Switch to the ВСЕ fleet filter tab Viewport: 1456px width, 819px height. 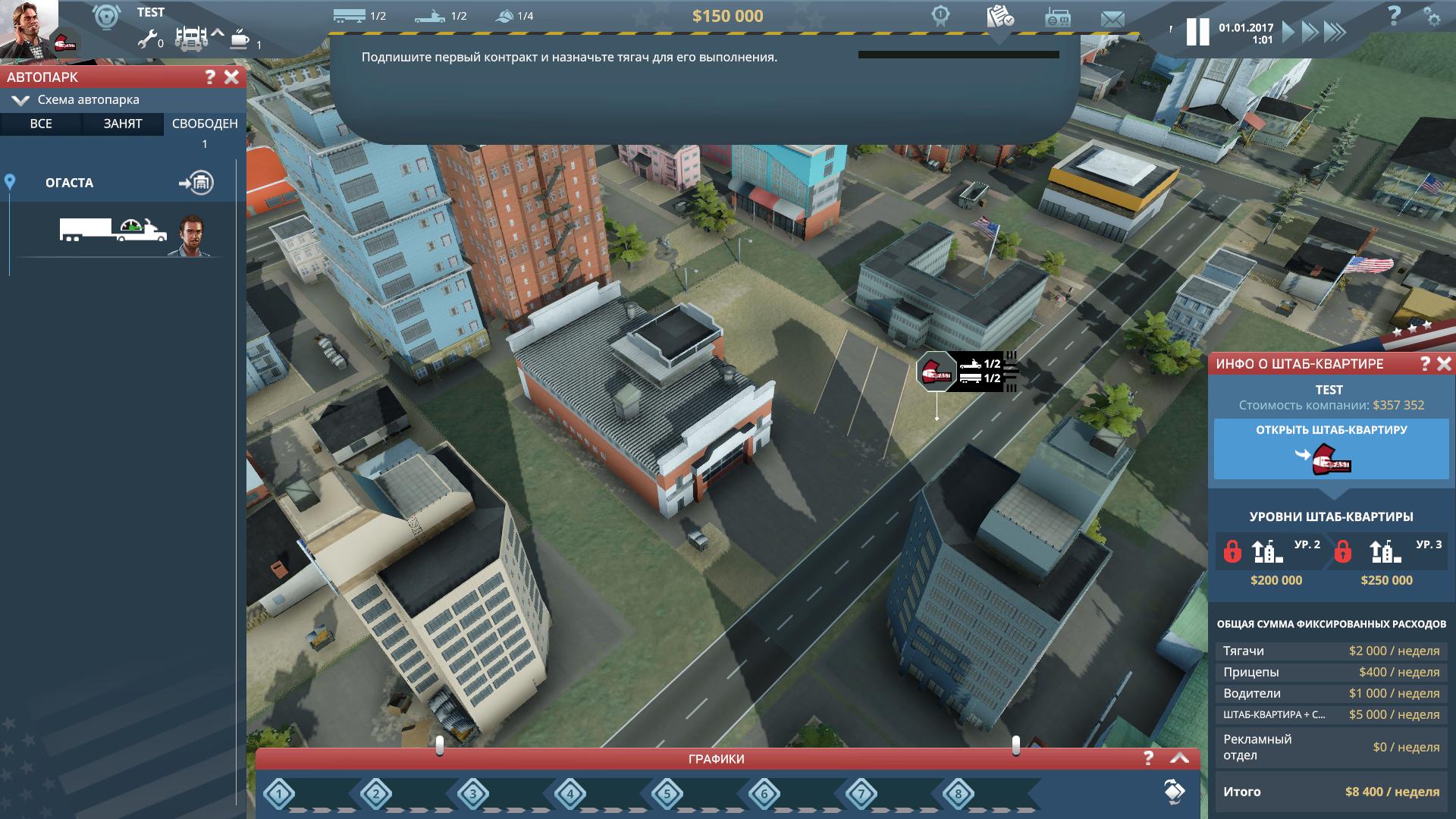tap(41, 124)
